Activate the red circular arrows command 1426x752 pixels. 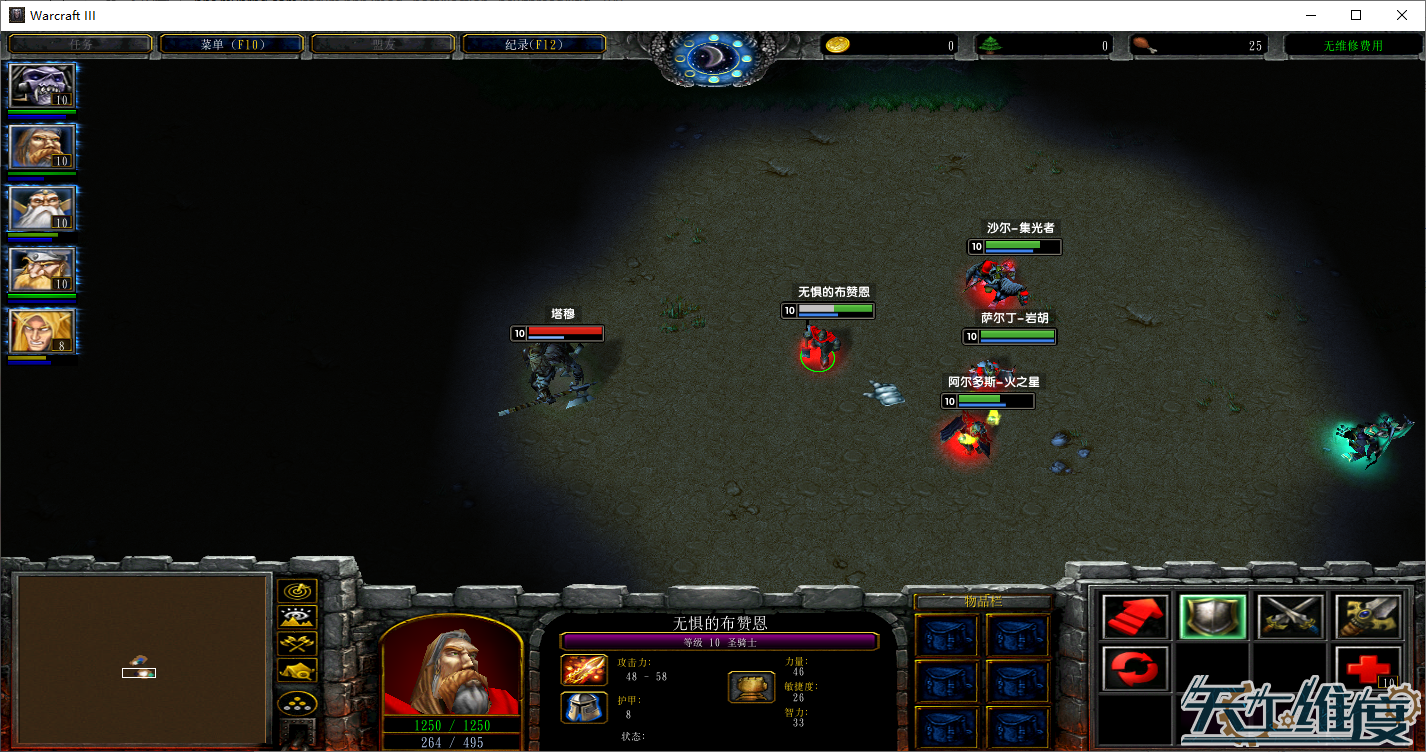pyautogui.click(x=1135, y=667)
